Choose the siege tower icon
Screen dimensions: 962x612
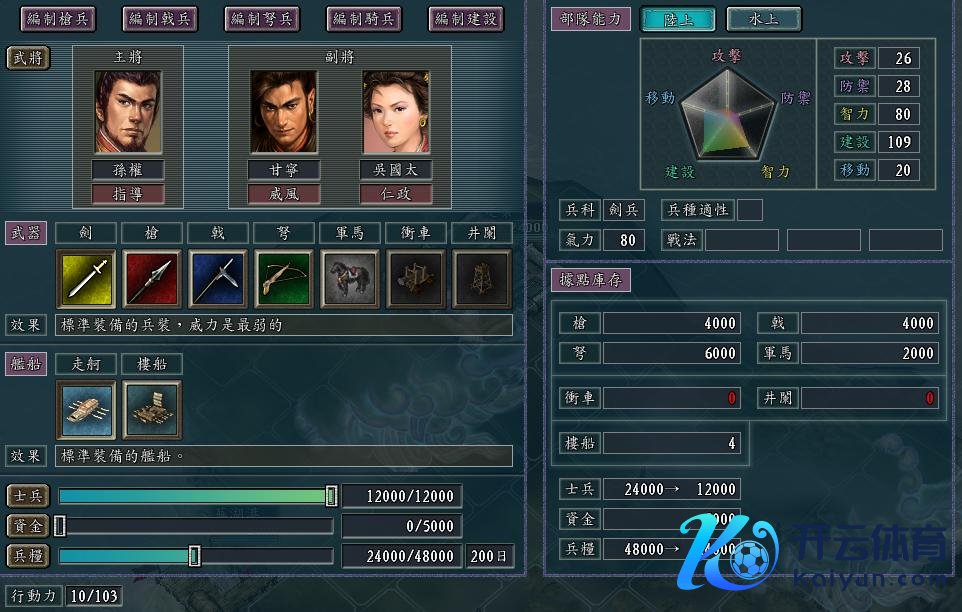pos(482,278)
